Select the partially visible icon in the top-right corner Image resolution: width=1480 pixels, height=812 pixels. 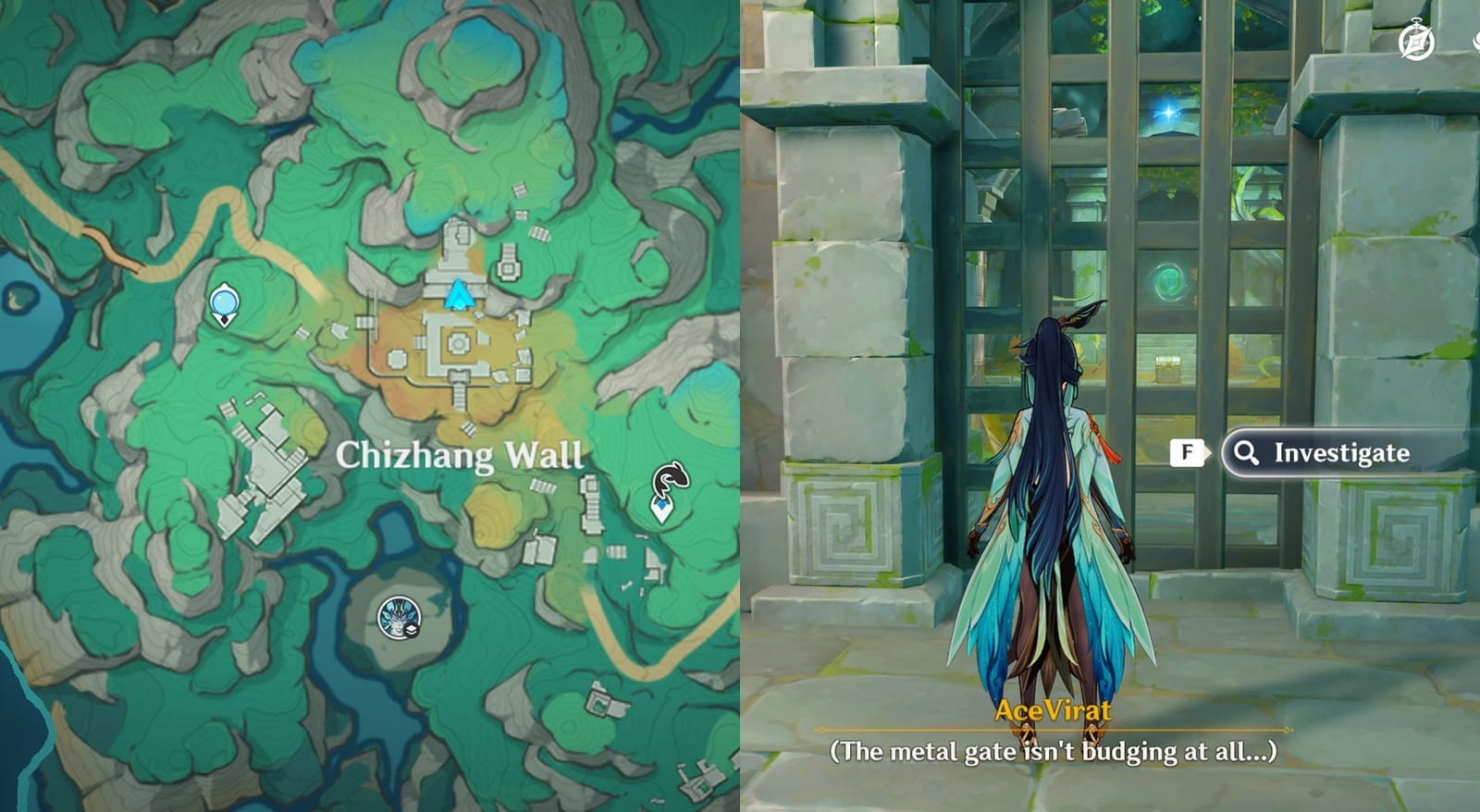coord(1476,41)
